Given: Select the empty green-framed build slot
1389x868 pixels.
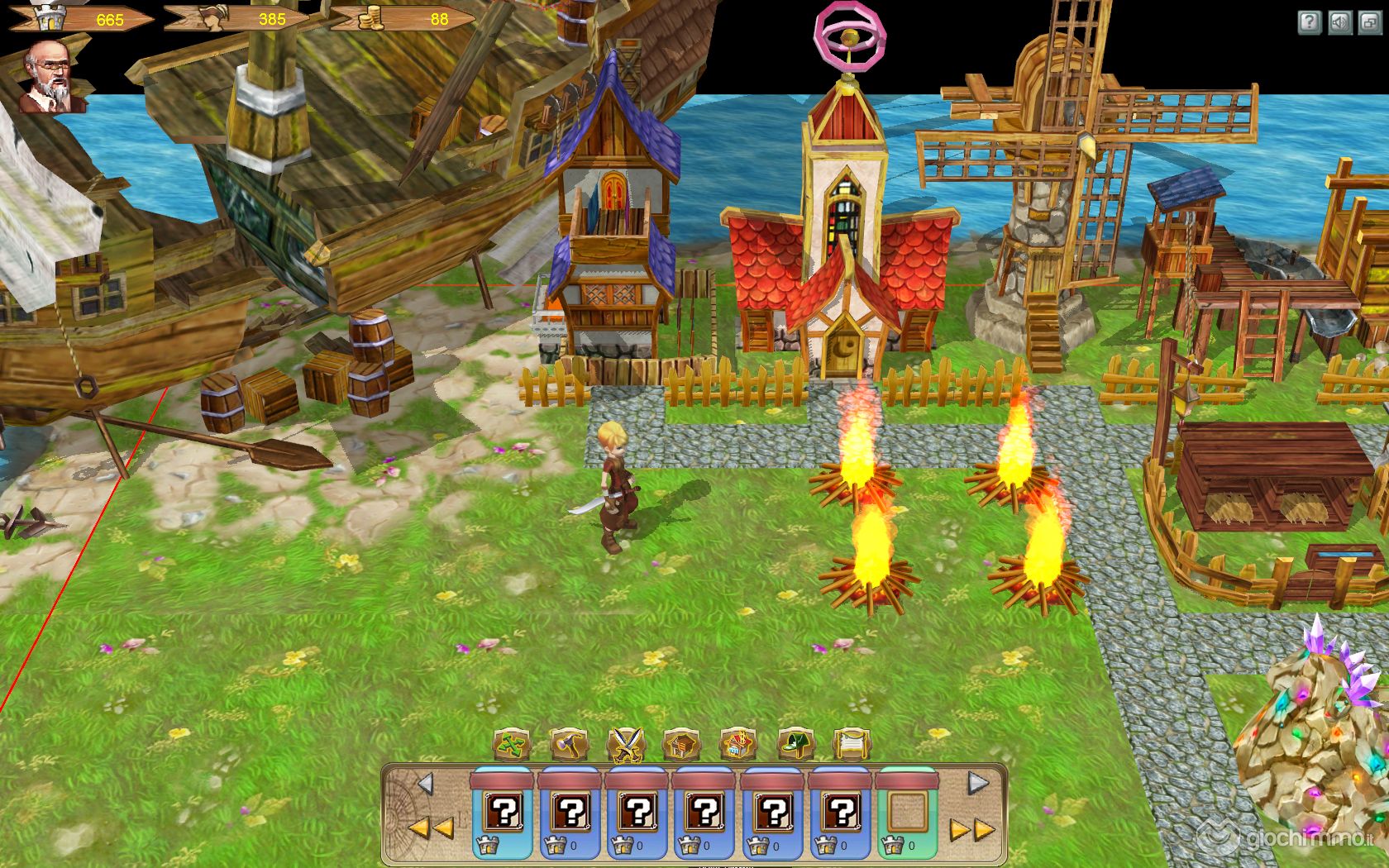Looking at the screenshot, I should click(x=909, y=813).
